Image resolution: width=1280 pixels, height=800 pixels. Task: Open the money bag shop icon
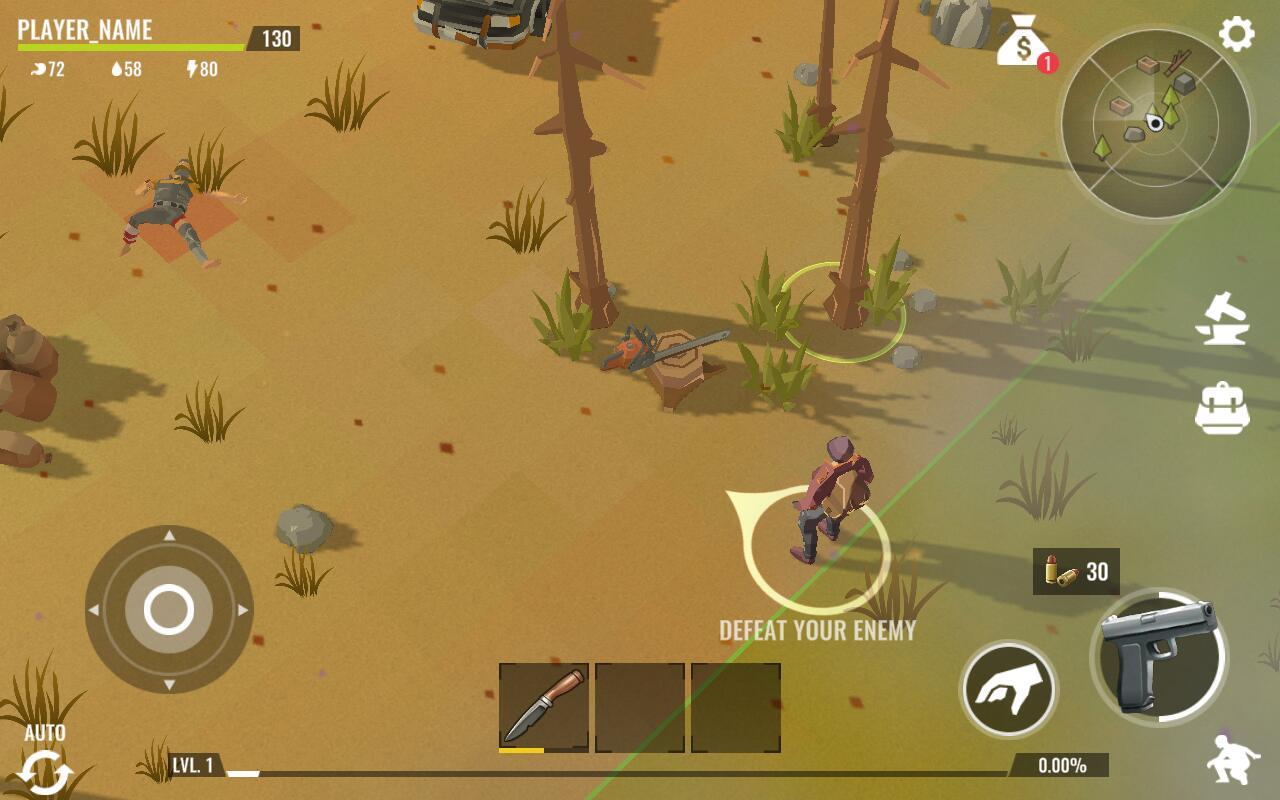coord(1022,43)
